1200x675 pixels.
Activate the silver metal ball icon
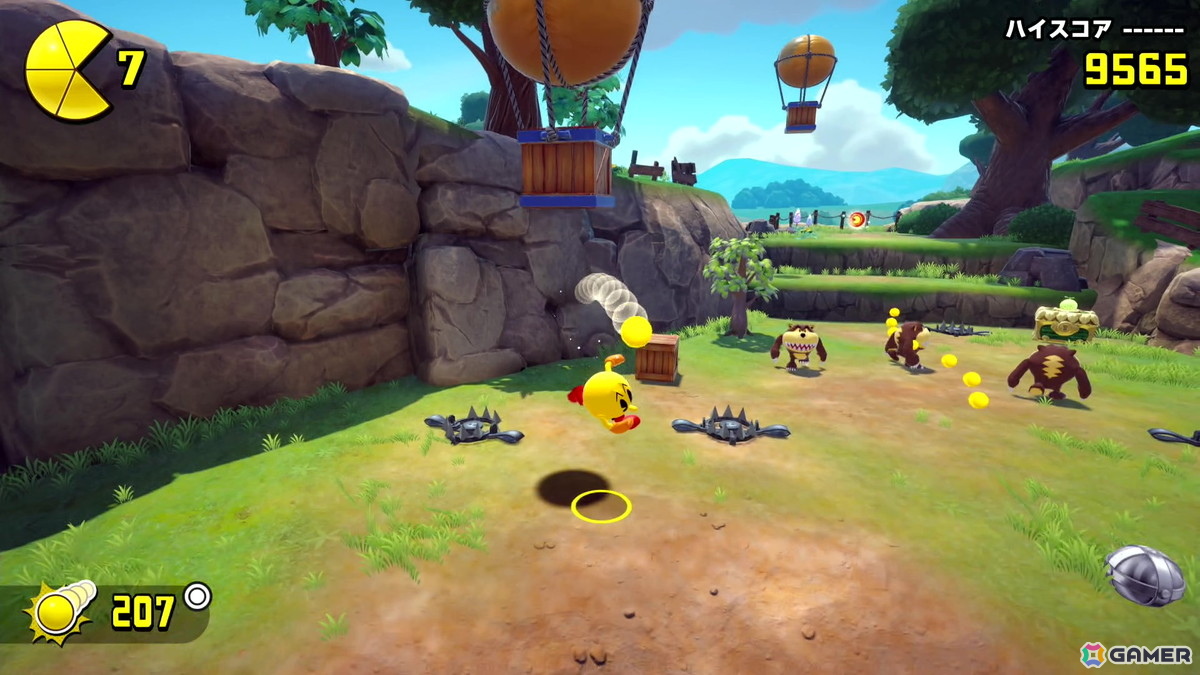[x=1145, y=575]
